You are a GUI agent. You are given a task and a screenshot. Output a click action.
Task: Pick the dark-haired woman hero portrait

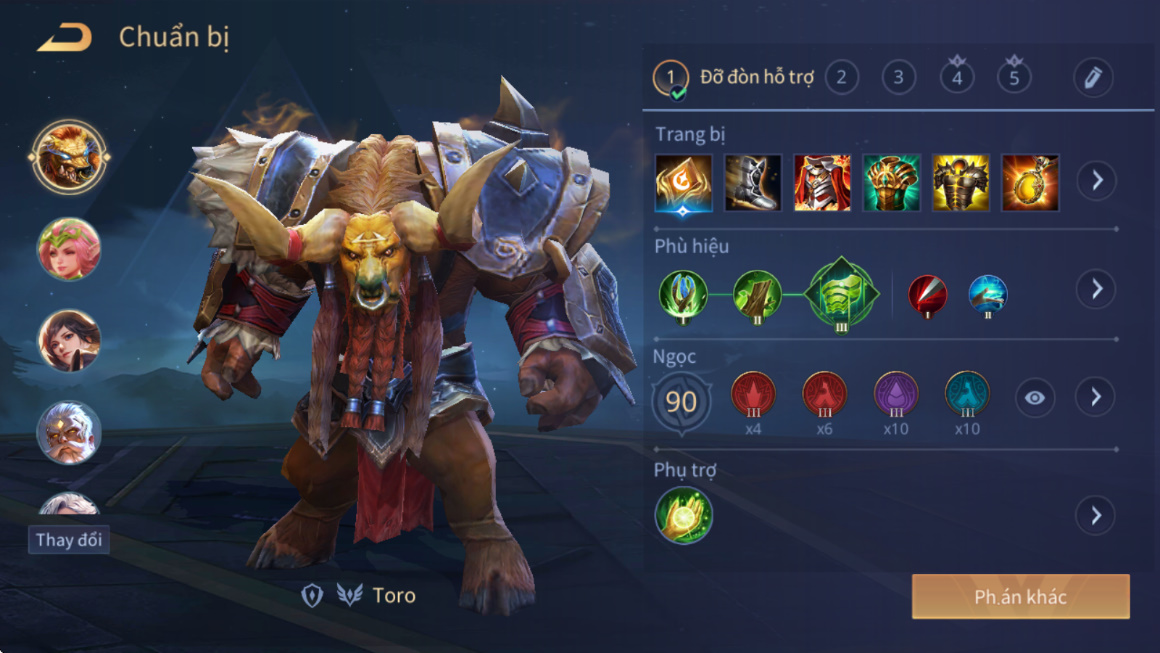pyautogui.click(x=69, y=340)
